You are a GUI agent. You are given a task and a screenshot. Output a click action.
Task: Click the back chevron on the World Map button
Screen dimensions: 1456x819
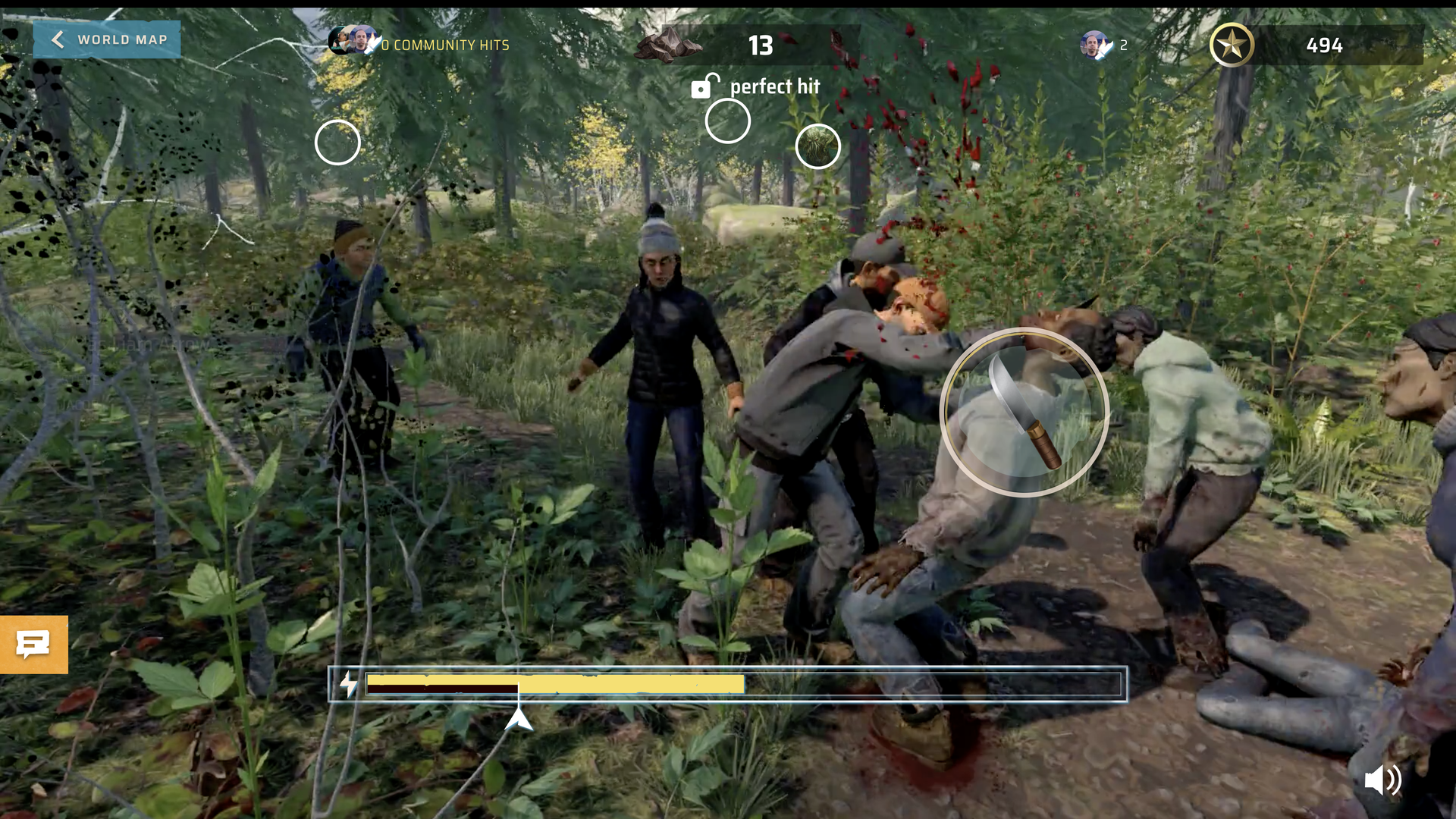58,39
